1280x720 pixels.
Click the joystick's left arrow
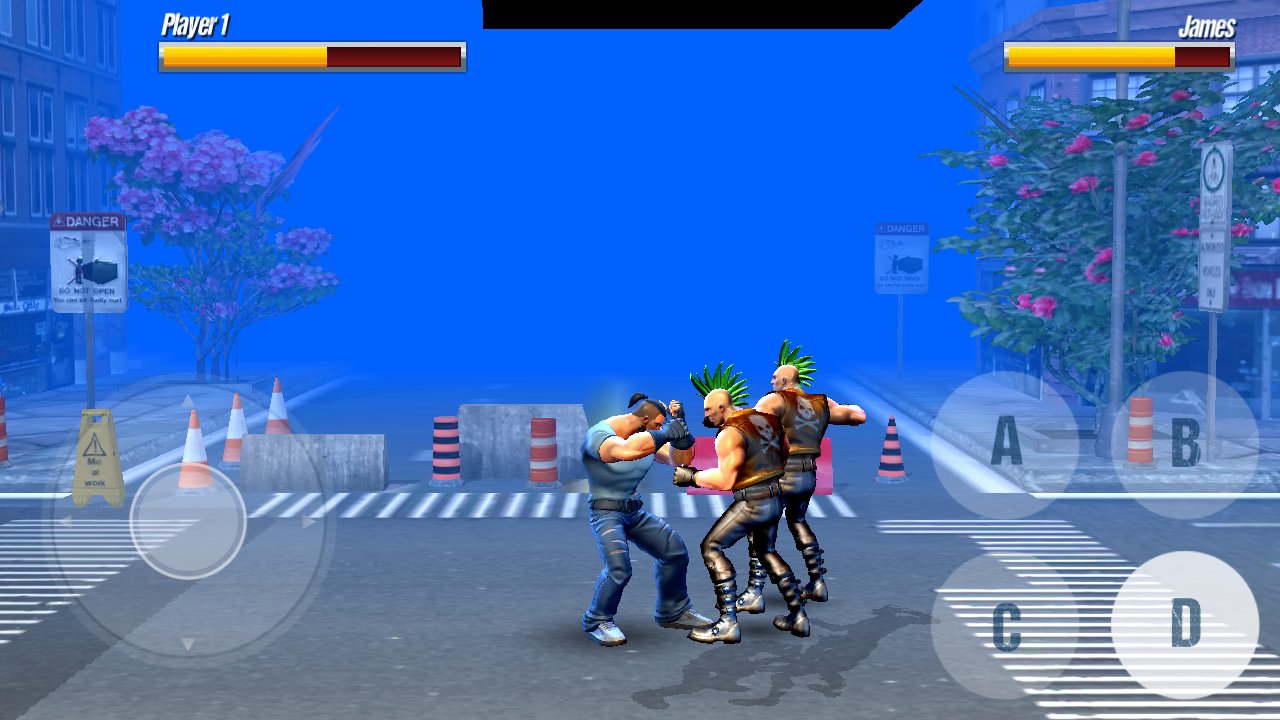coord(66,521)
